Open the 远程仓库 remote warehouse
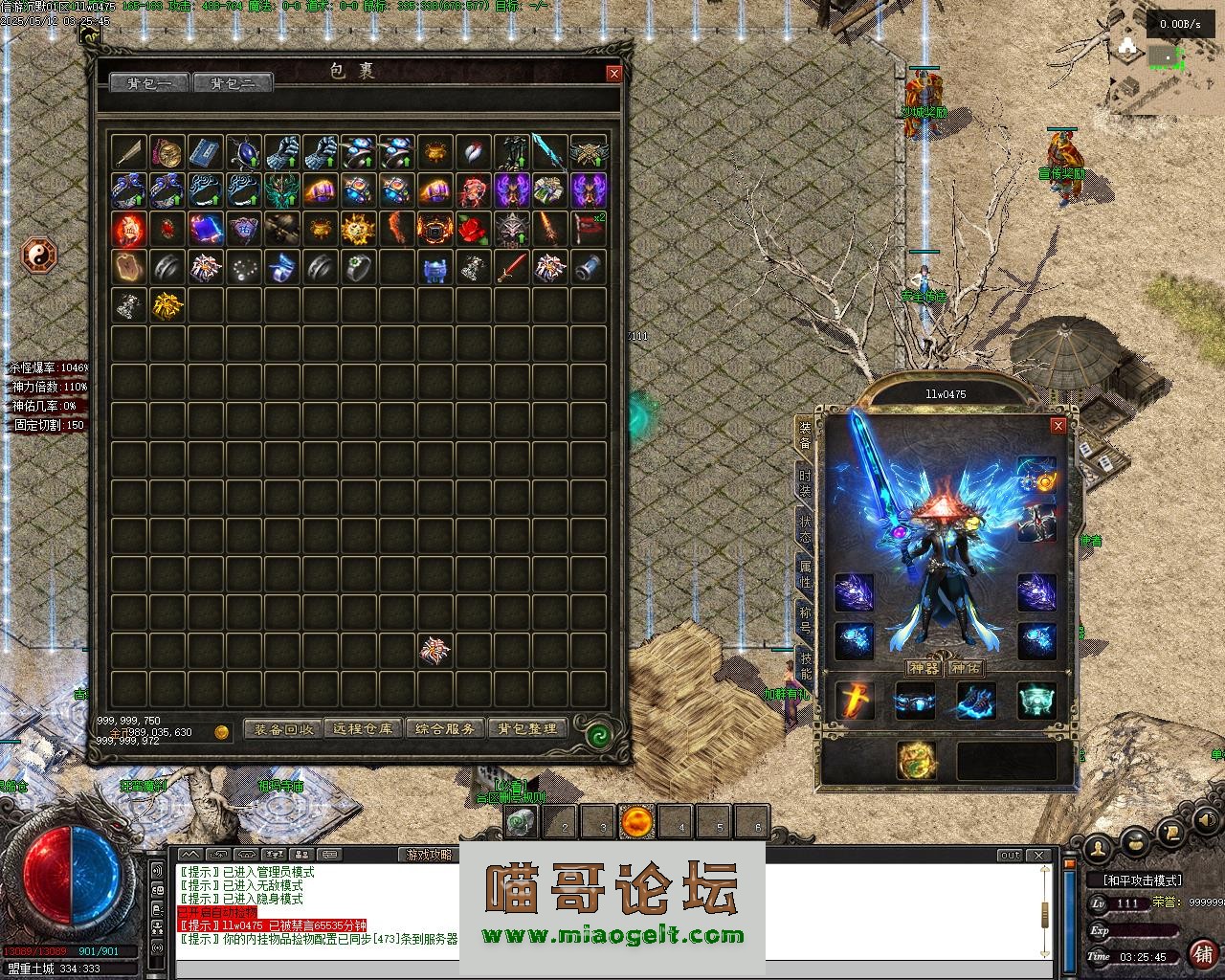 [x=364, y=729]
